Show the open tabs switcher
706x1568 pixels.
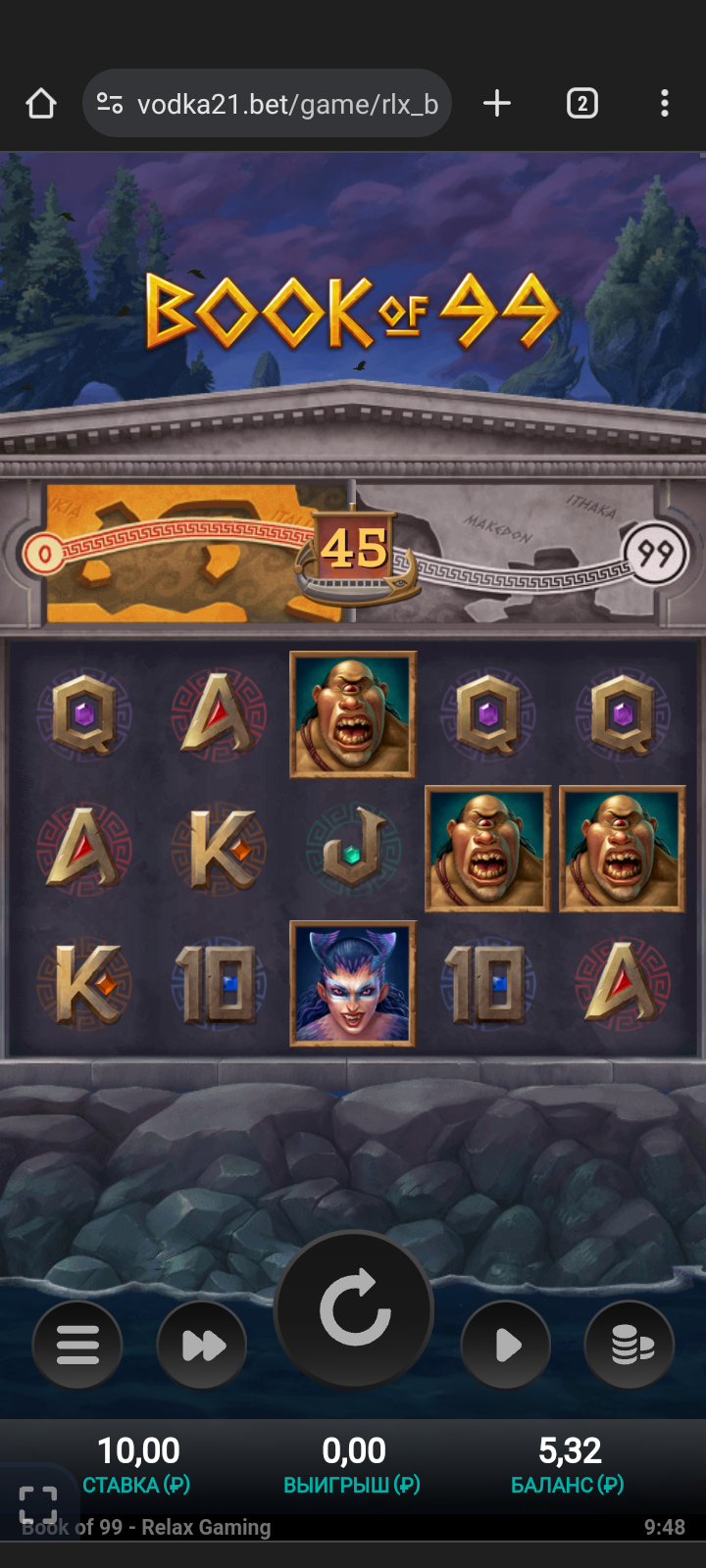pyautogui.click(x=581, y=104)
